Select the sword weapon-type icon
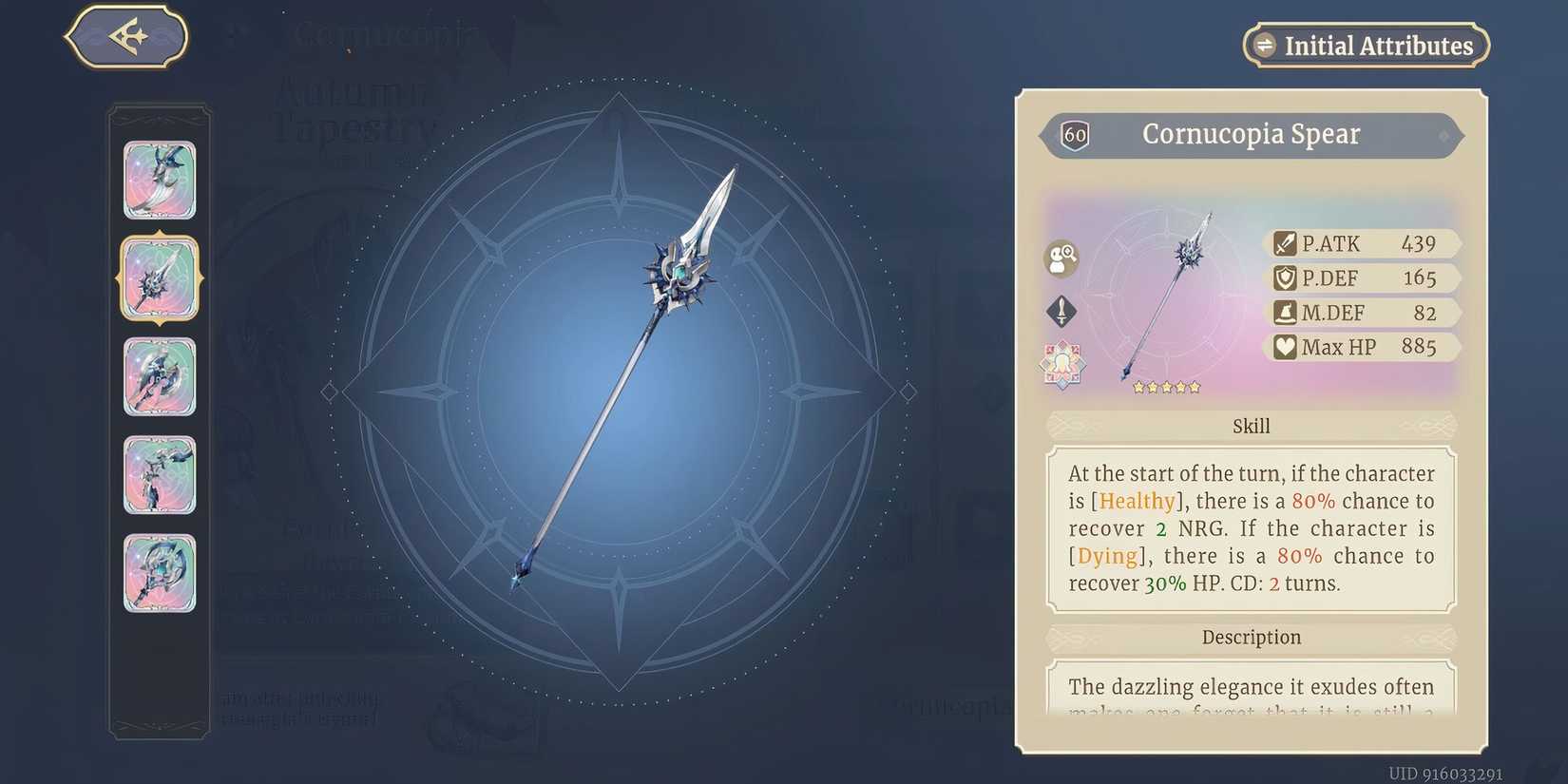This screenshot has height=784, width=1568. point(1061,311)
